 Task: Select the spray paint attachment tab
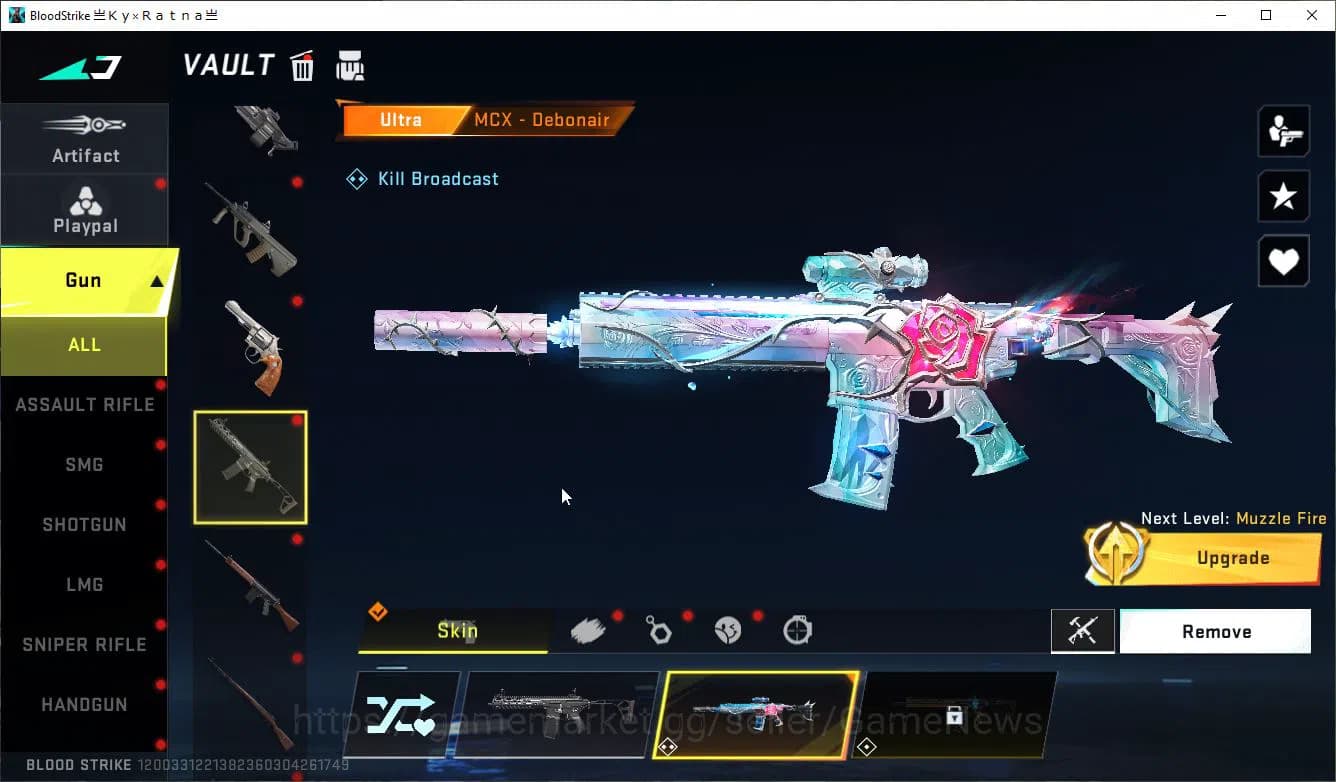pyautogui.click(x=588, y=630)
